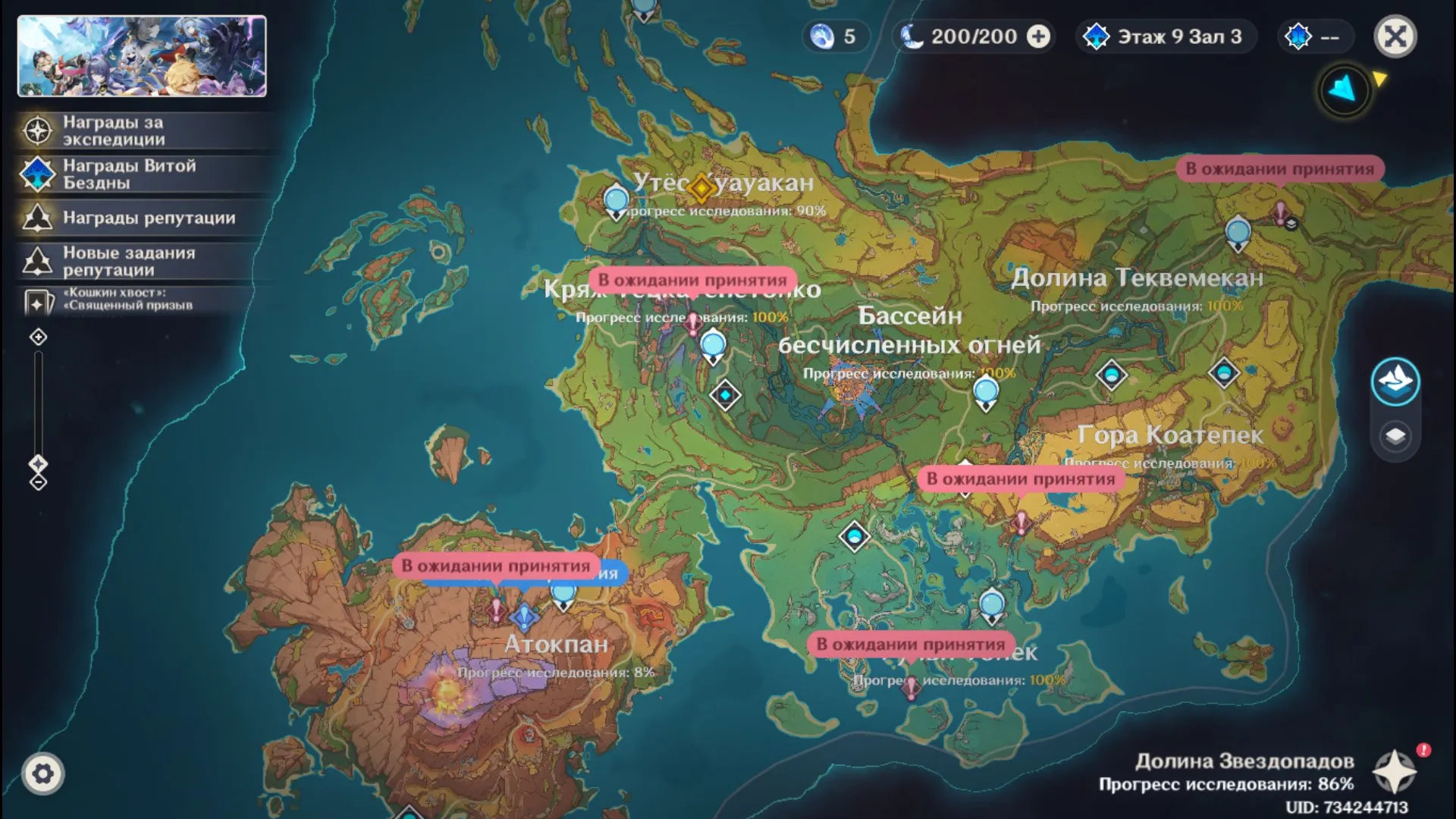Screen dimensions: 1456x819
Task: Select 'Награды Витой Бездны' in the sidebar
Action: coord(114,173)
